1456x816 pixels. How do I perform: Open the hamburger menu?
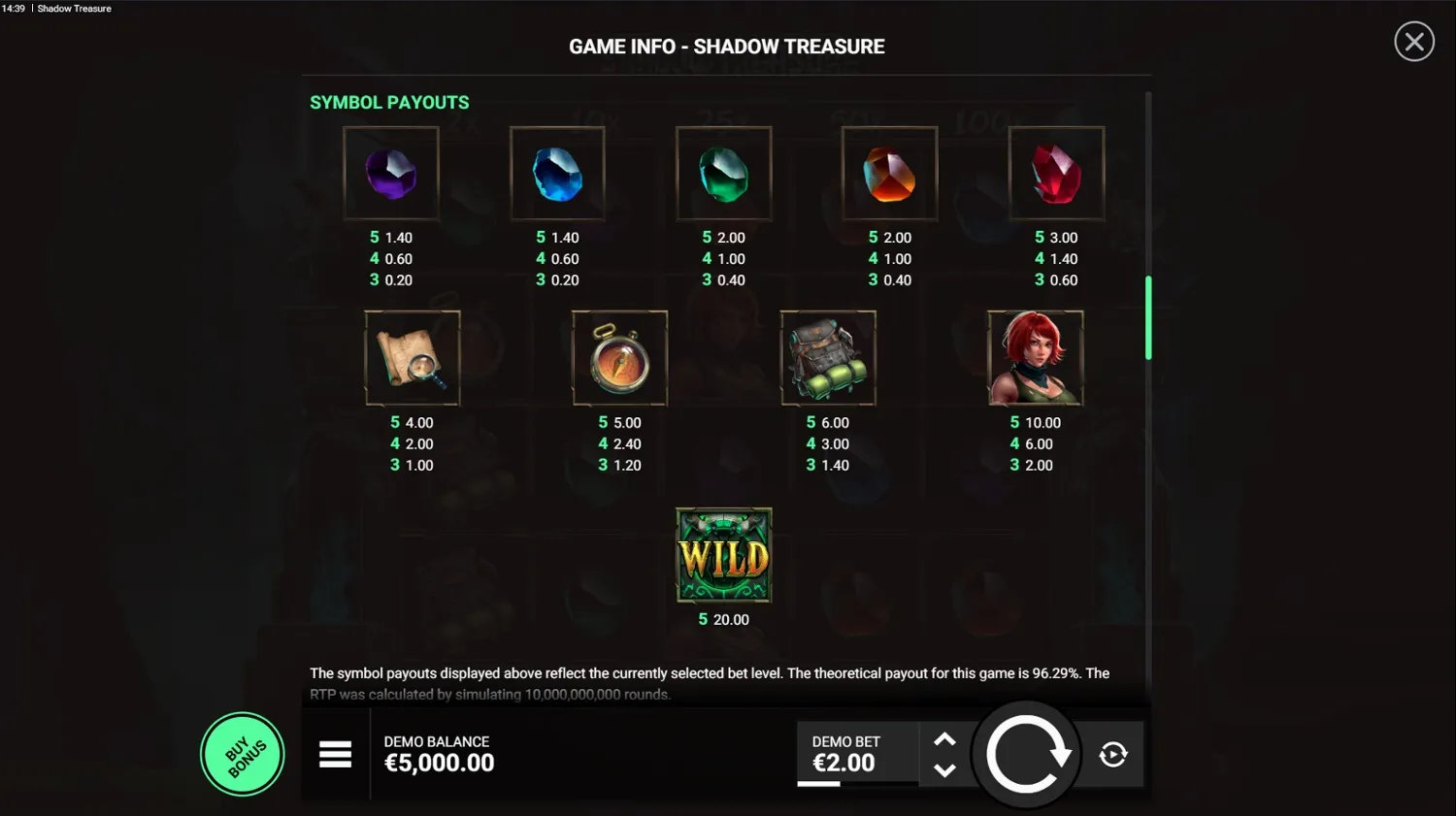[335, 754]
